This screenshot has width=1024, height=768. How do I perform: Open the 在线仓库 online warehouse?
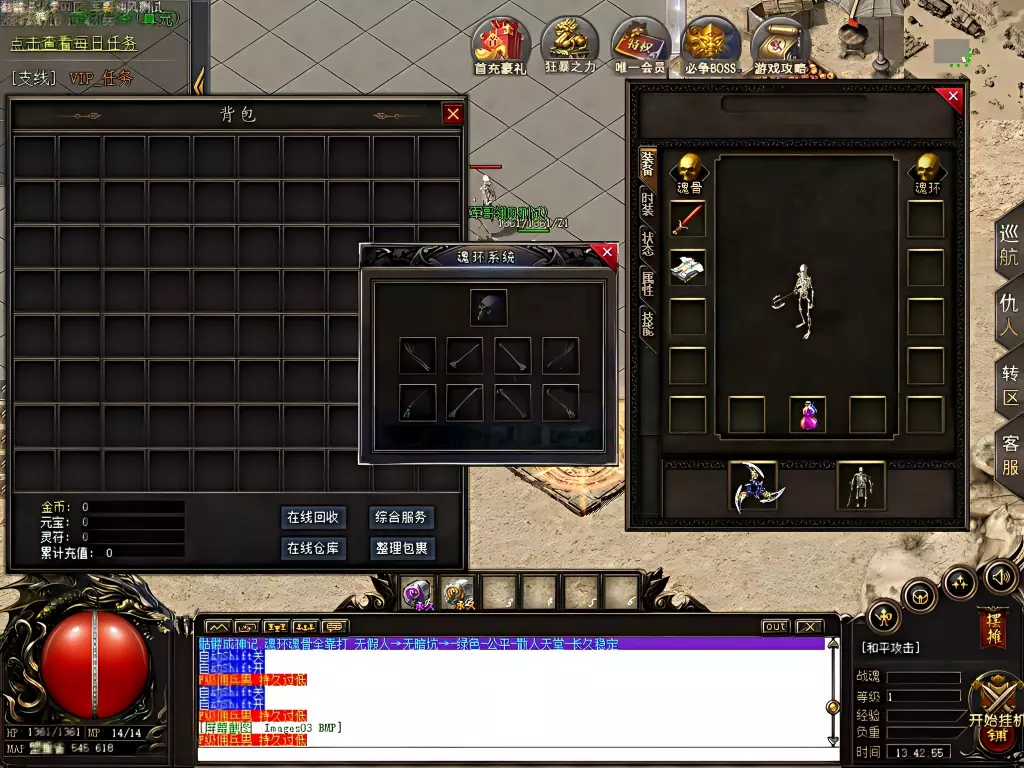pyautogui.click(x=314, y=548)
